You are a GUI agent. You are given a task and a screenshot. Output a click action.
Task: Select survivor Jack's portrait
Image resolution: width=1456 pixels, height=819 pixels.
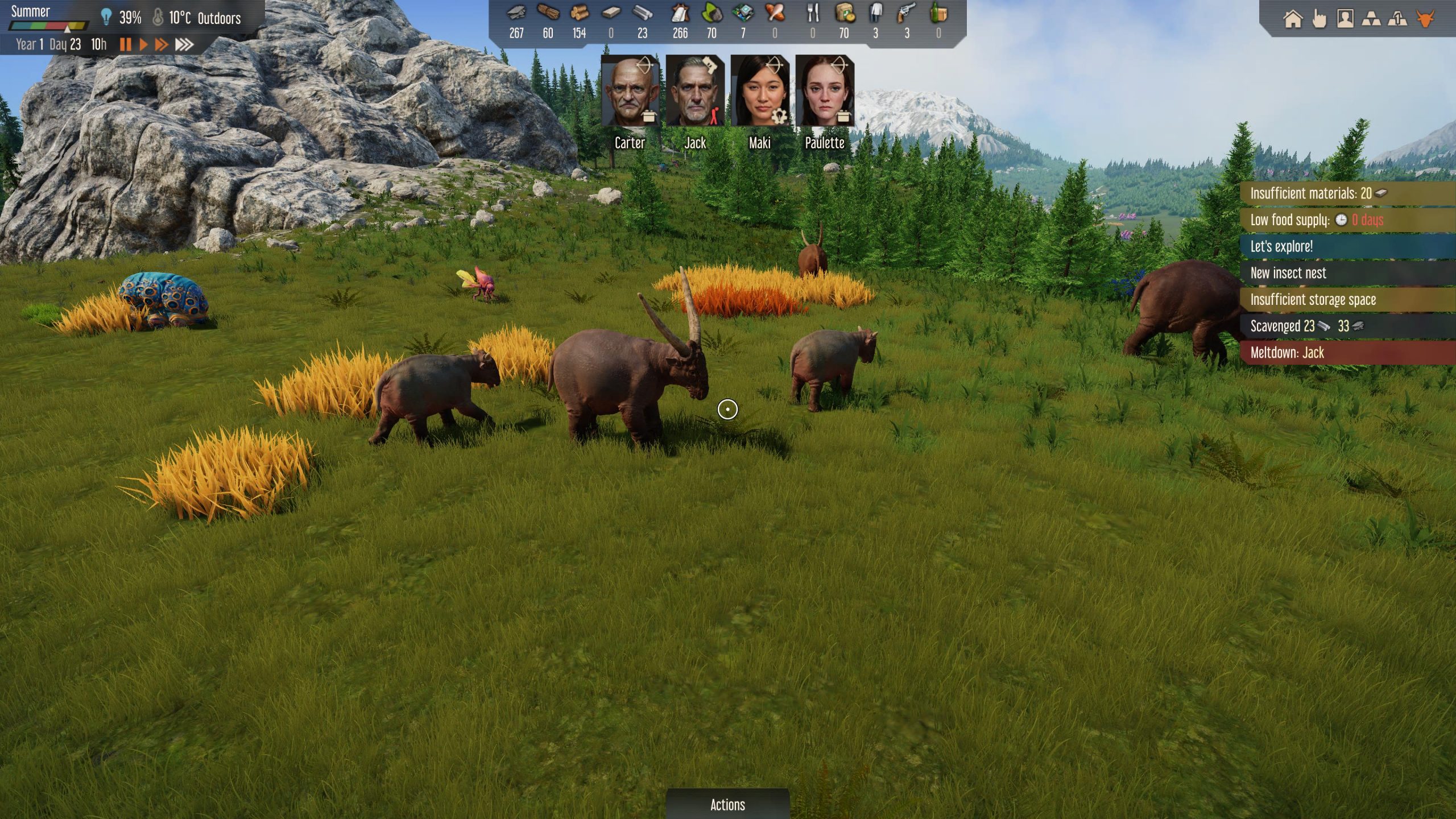[694, 91]
